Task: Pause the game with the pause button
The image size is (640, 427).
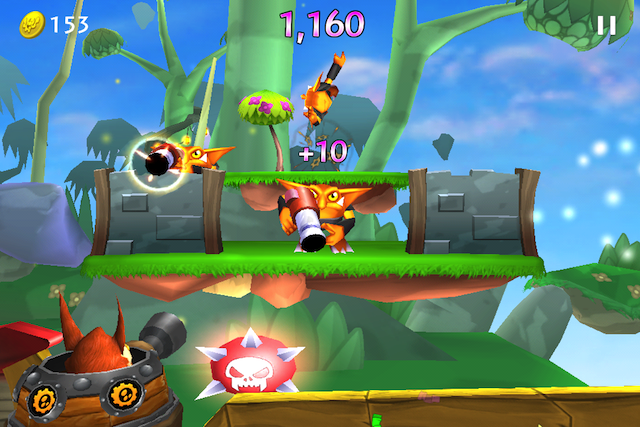Action: coord(605,25)
